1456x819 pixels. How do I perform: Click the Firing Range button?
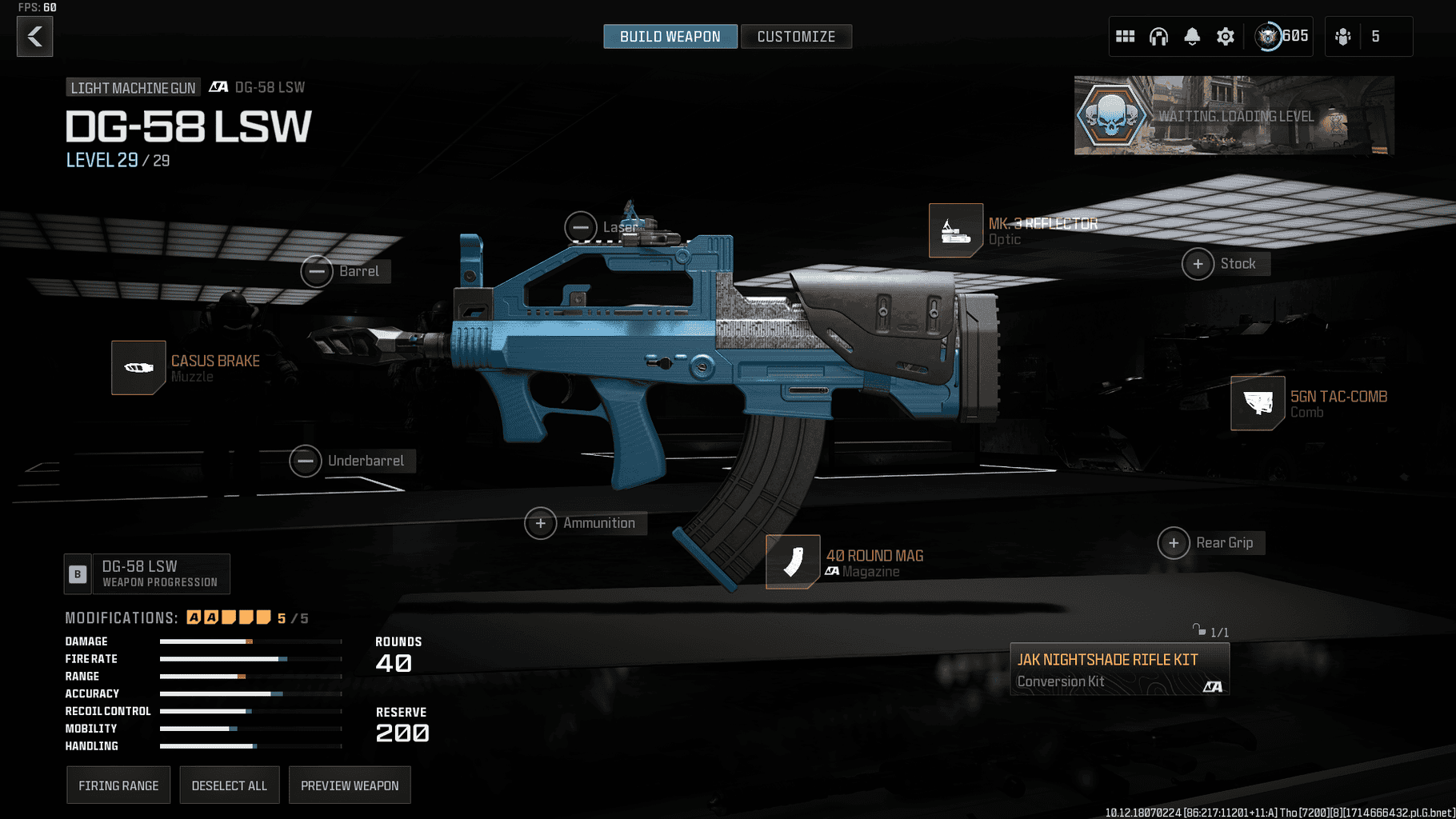pyautogui.click(x=118, y=785)
